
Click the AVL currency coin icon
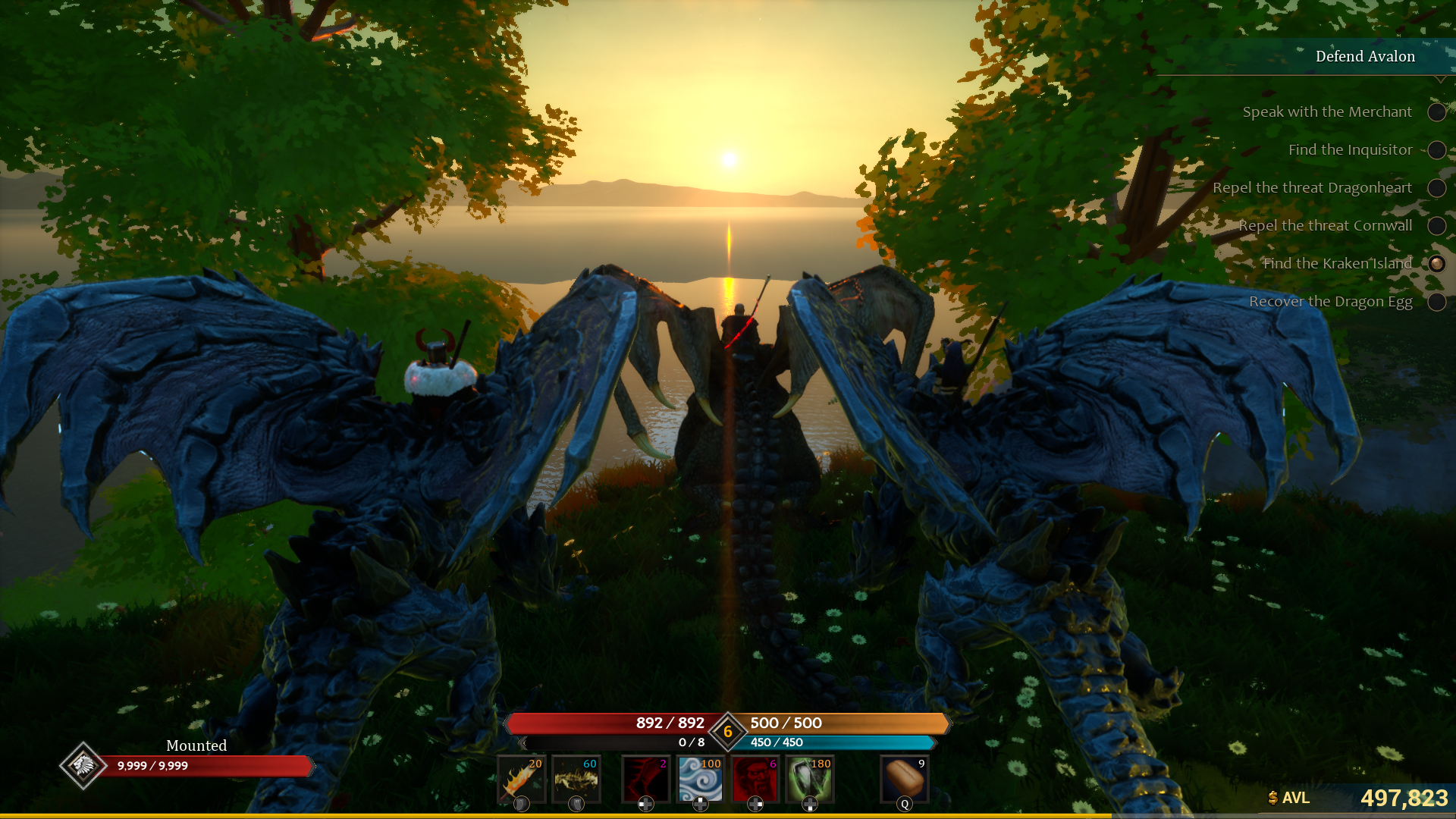tap(1272, 798)
